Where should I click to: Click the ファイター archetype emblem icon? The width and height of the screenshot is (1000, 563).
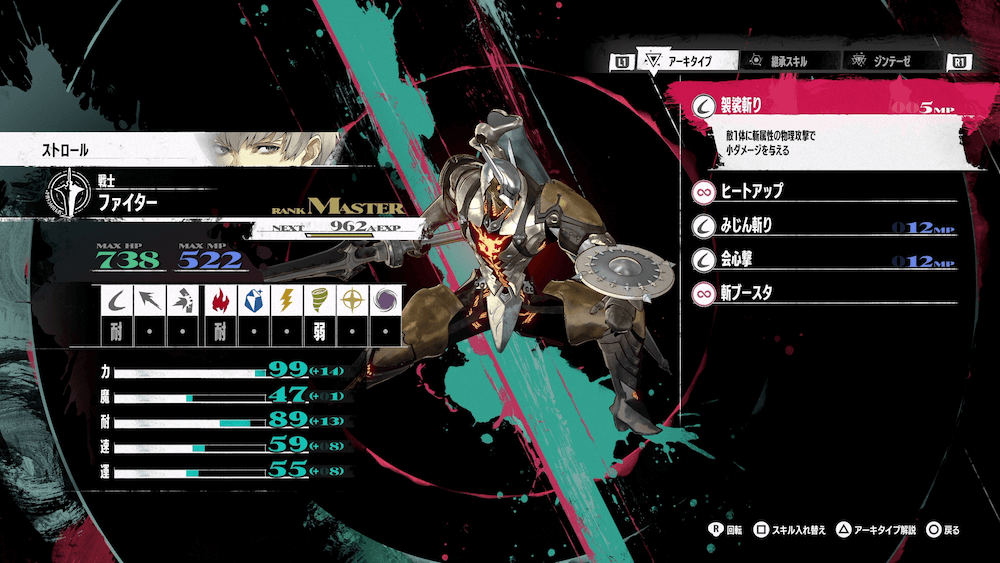[x=67, y=194]
